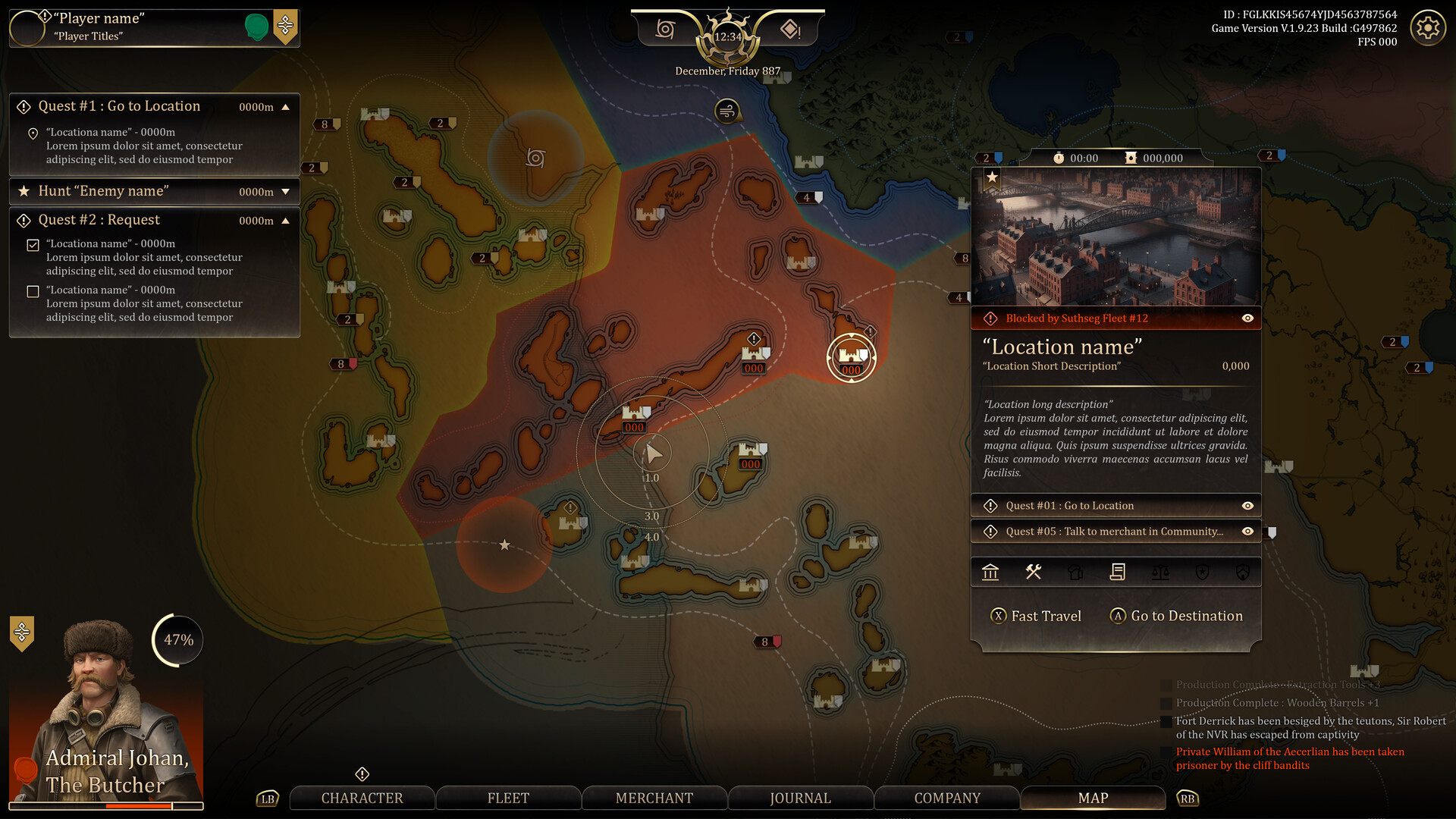Choose Fast Travel to the location

tap(1036, 616)
